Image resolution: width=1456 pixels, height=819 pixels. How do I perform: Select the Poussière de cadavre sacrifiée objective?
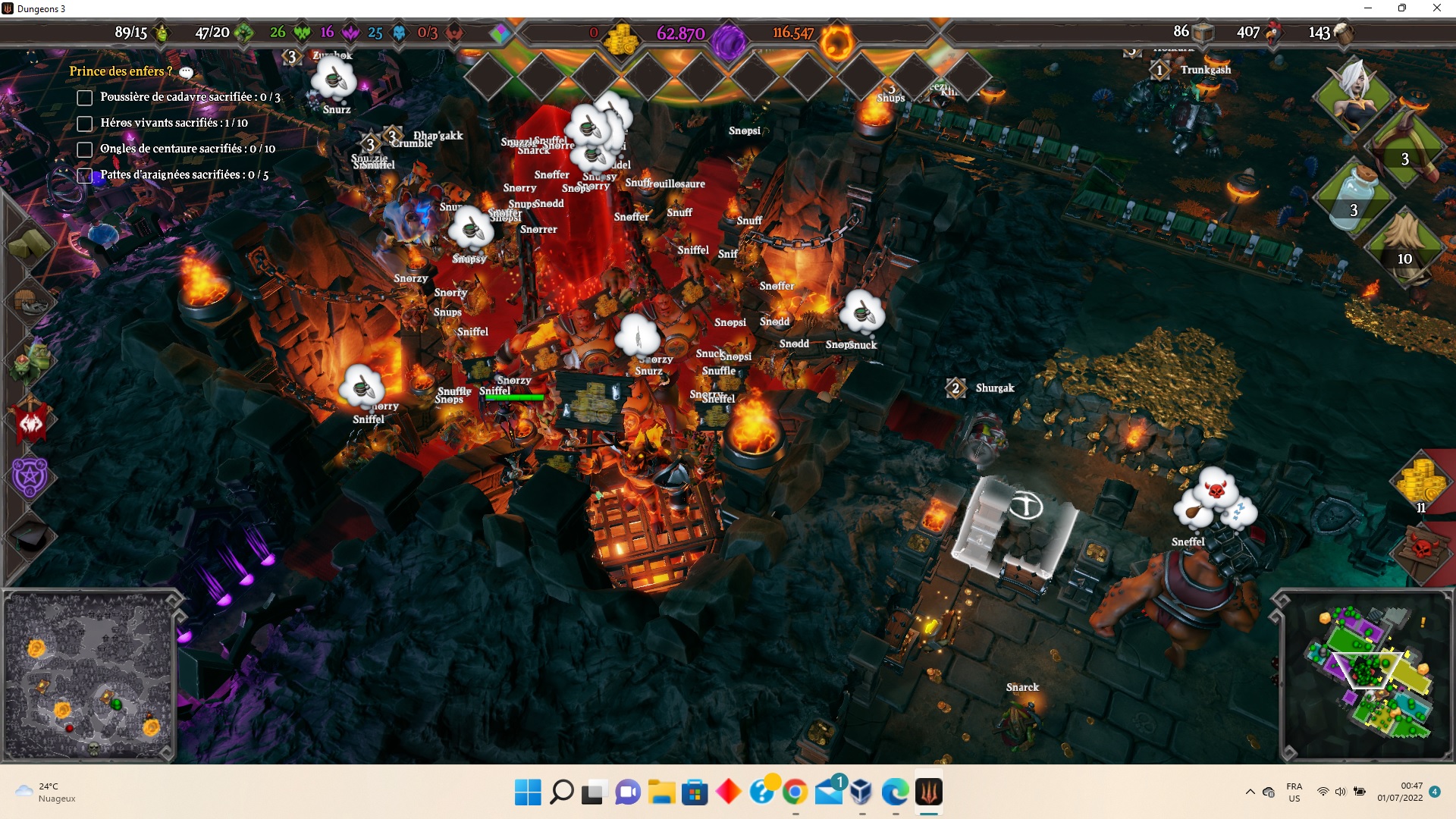pos(85,98)
